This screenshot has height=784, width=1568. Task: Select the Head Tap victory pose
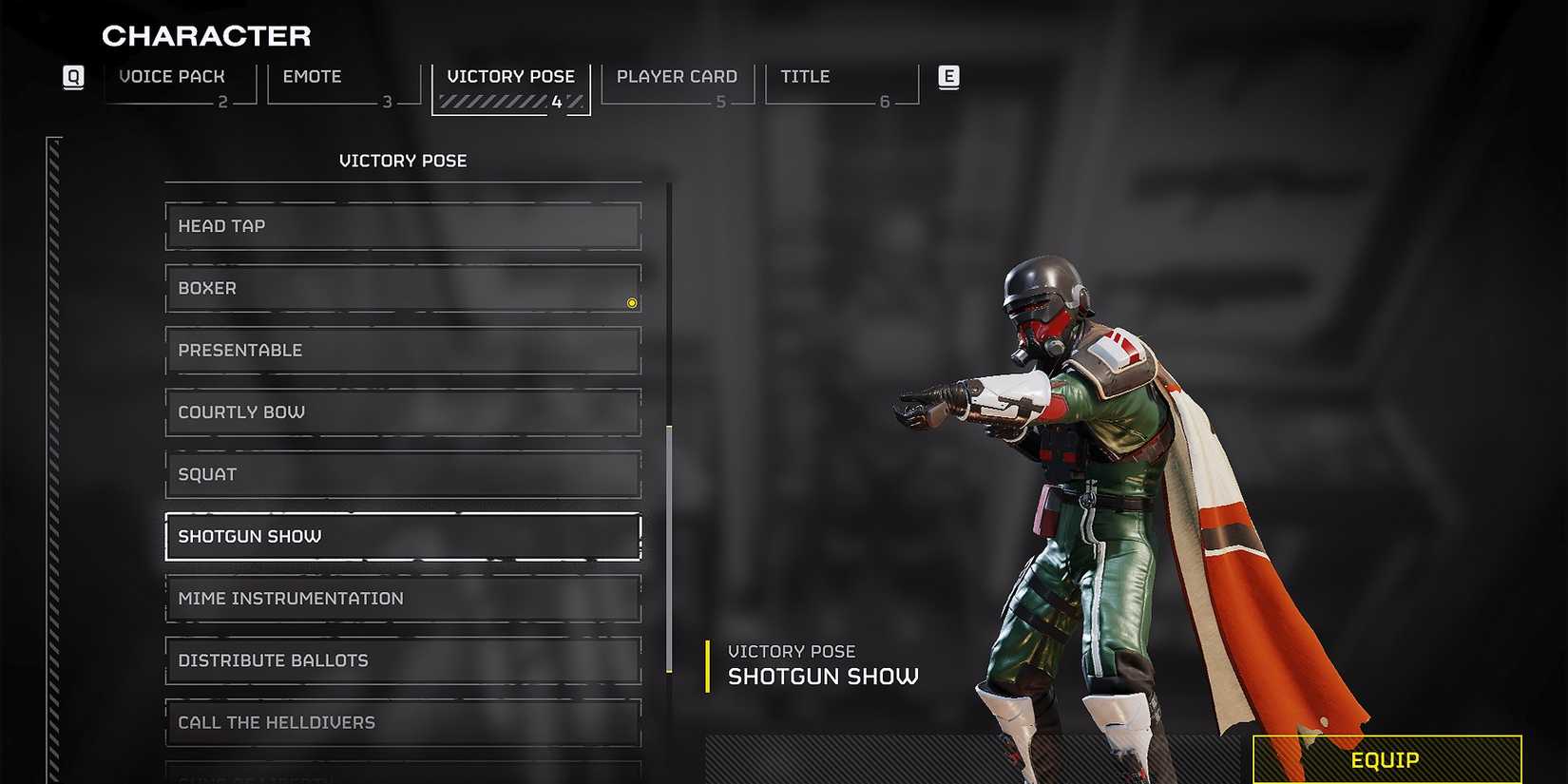402,226
